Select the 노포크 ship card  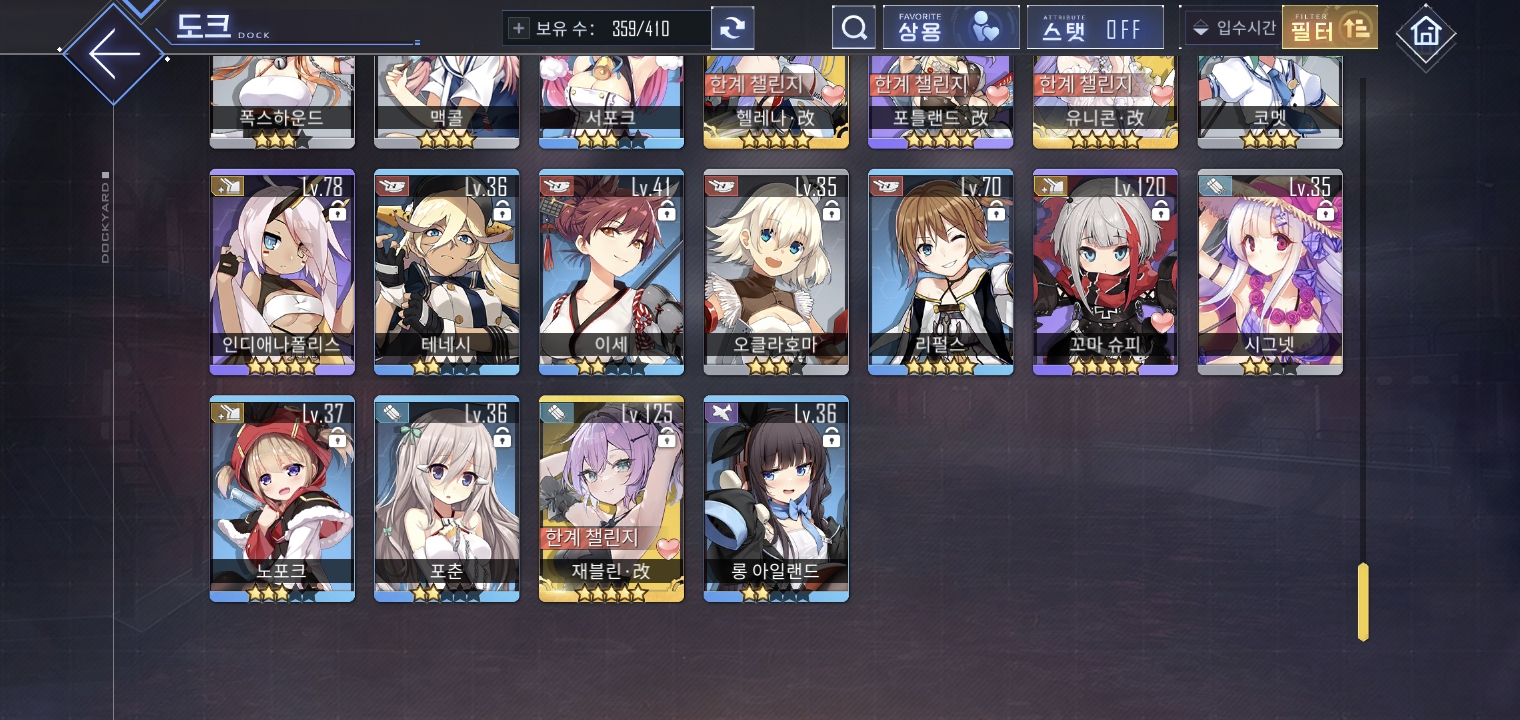tap(282, 498)
